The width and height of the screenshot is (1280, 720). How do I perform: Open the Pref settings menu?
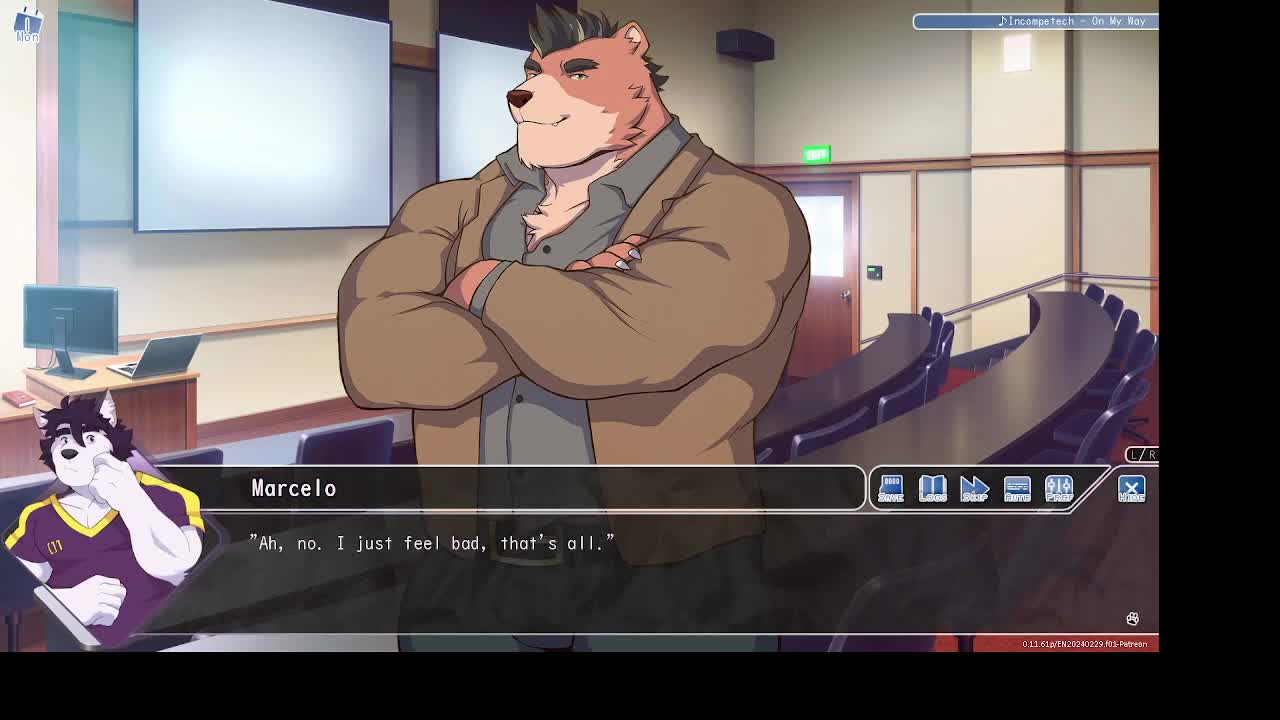[x=1058, y=488]
